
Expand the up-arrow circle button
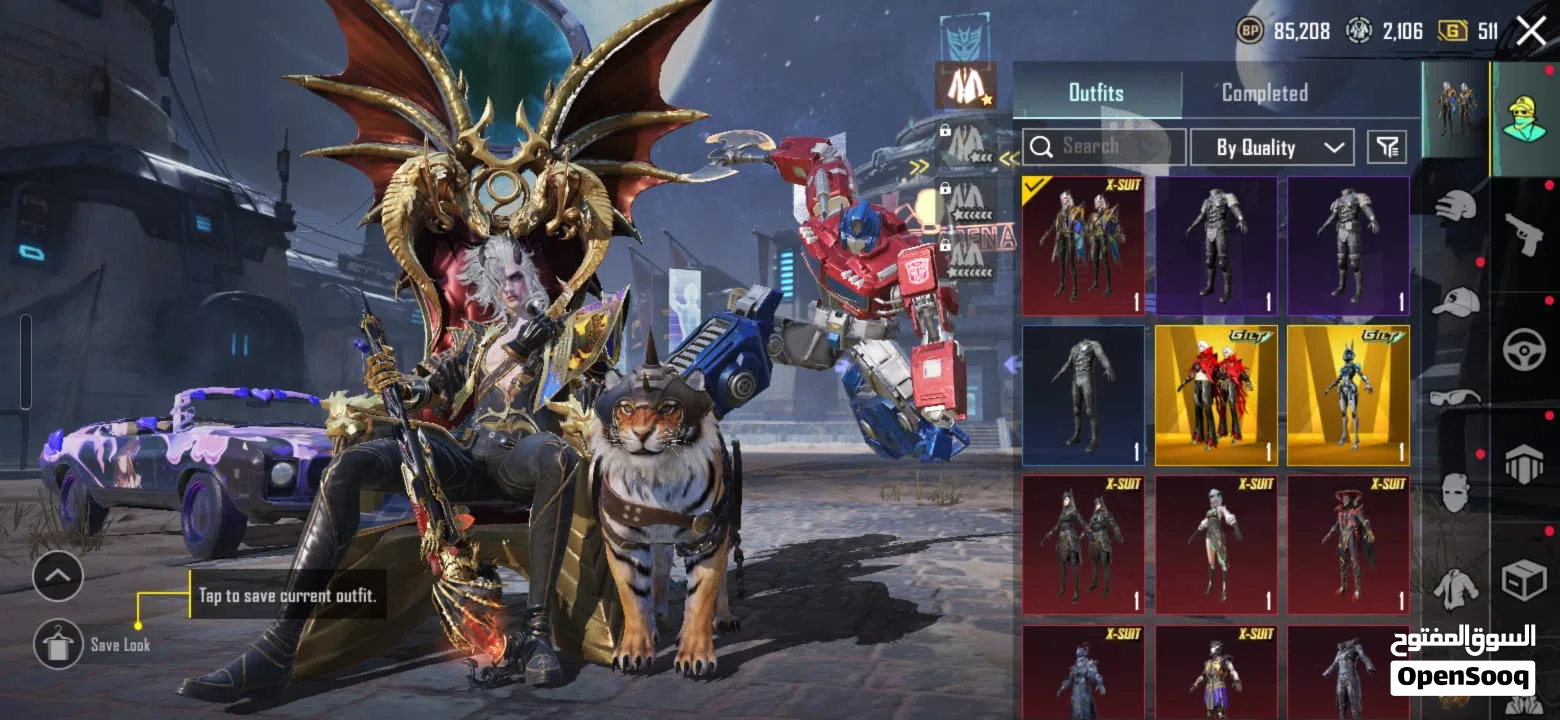coord(58,576)
